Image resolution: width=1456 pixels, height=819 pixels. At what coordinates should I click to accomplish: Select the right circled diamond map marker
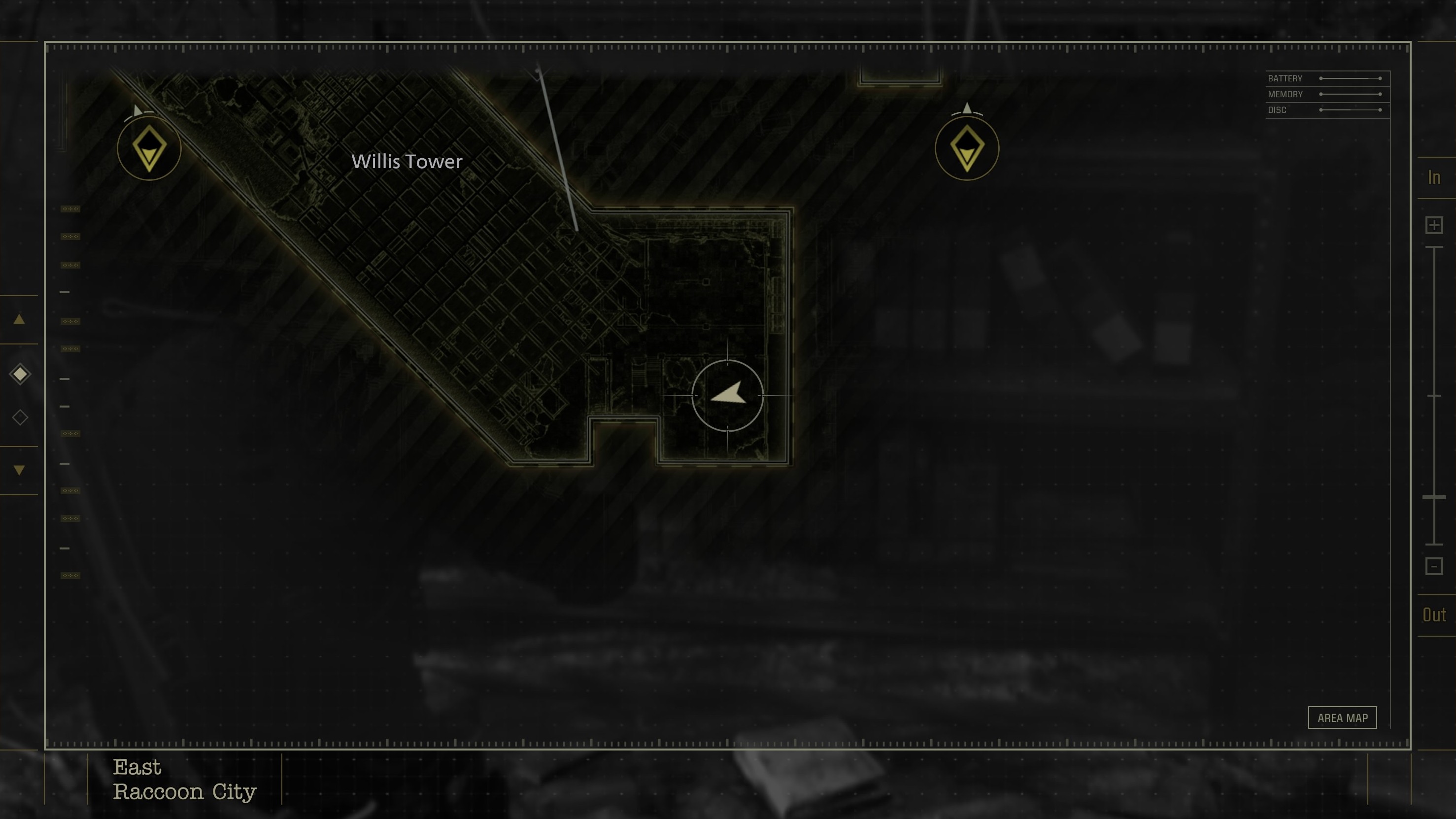[967, 148]
